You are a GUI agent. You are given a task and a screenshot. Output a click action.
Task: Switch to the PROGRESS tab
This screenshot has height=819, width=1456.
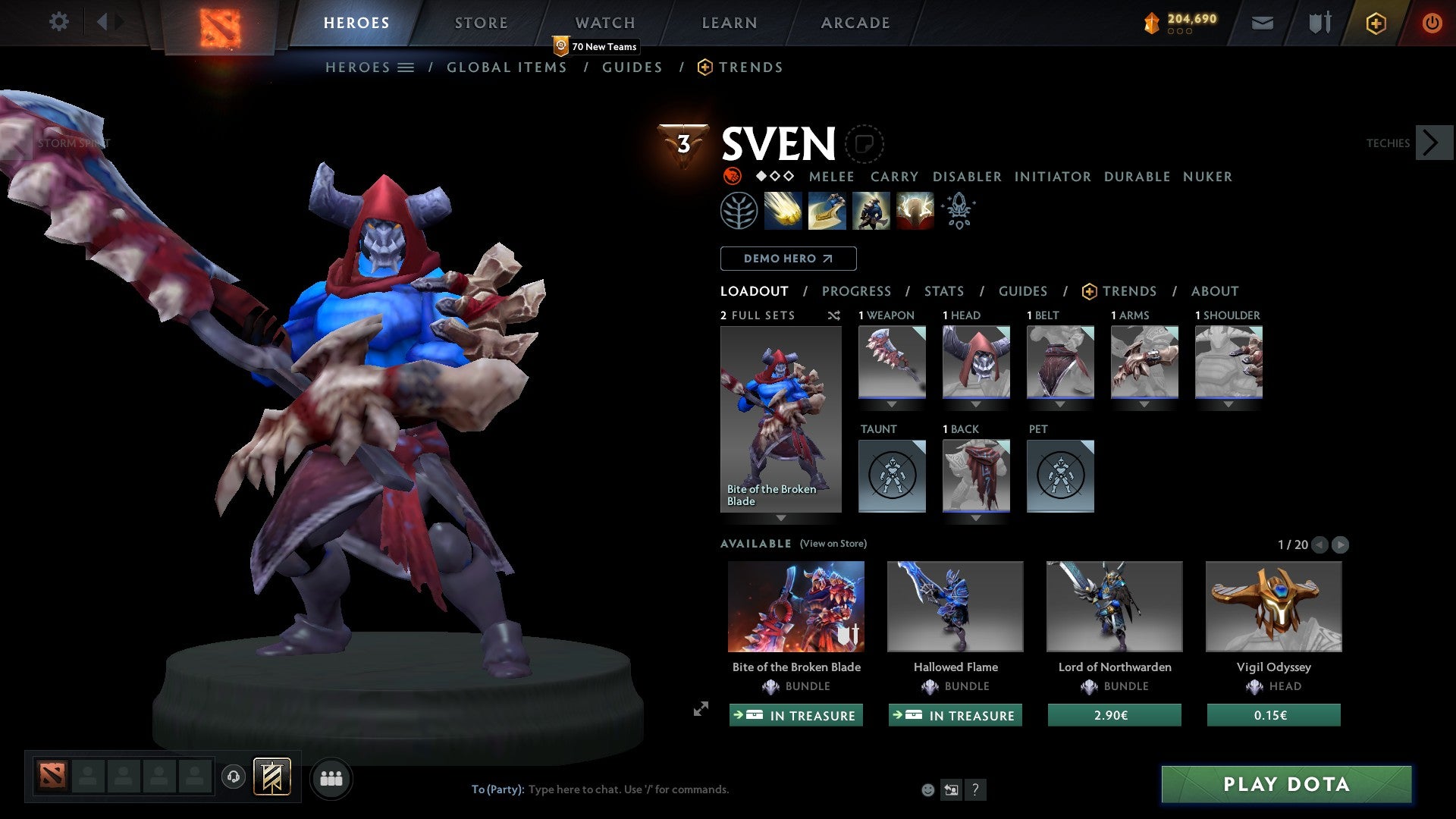pyautogui.click(x=857, y=291)
